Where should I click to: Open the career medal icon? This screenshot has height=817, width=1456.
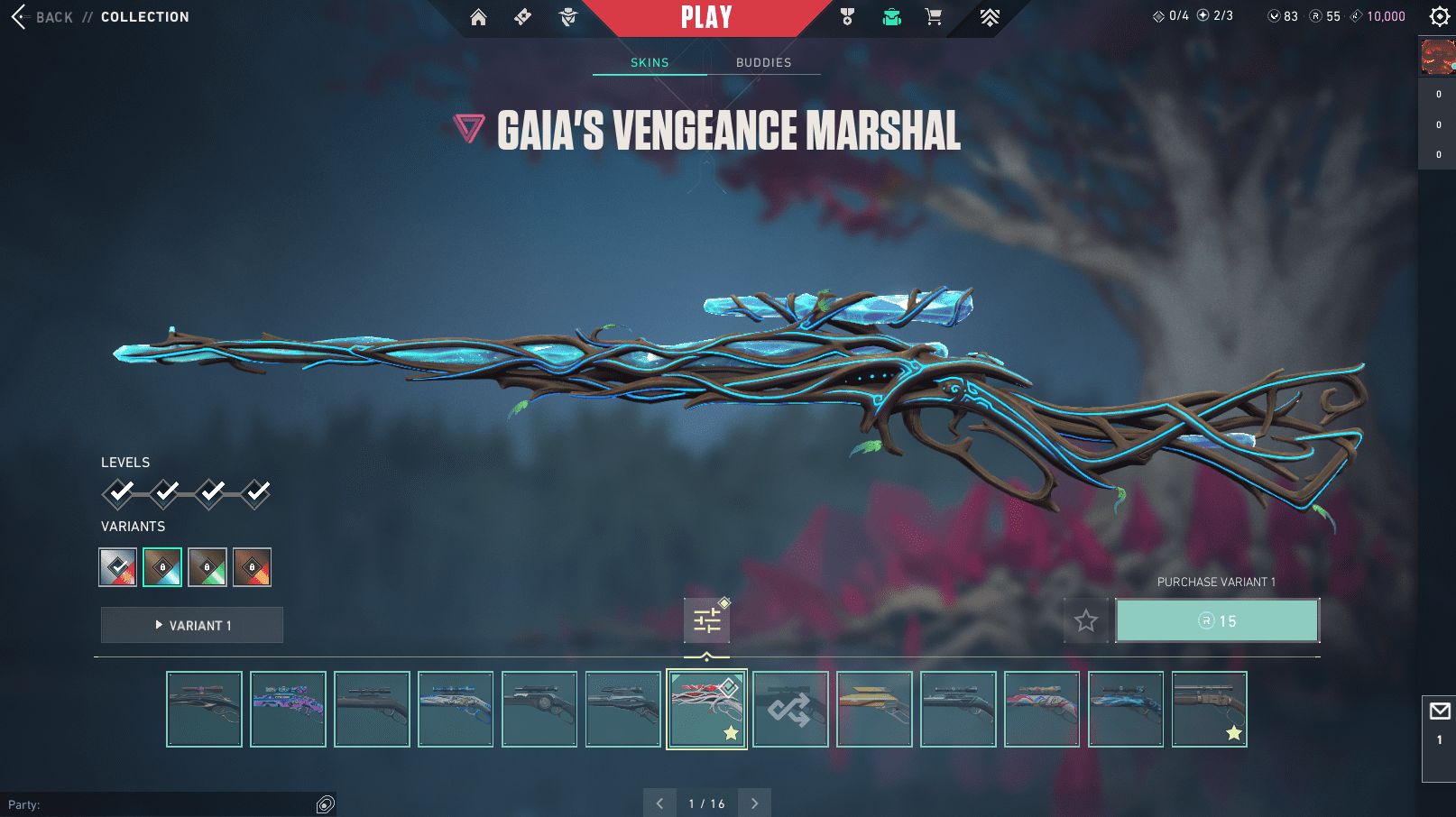pyautogui.click(x=847, y=17)
